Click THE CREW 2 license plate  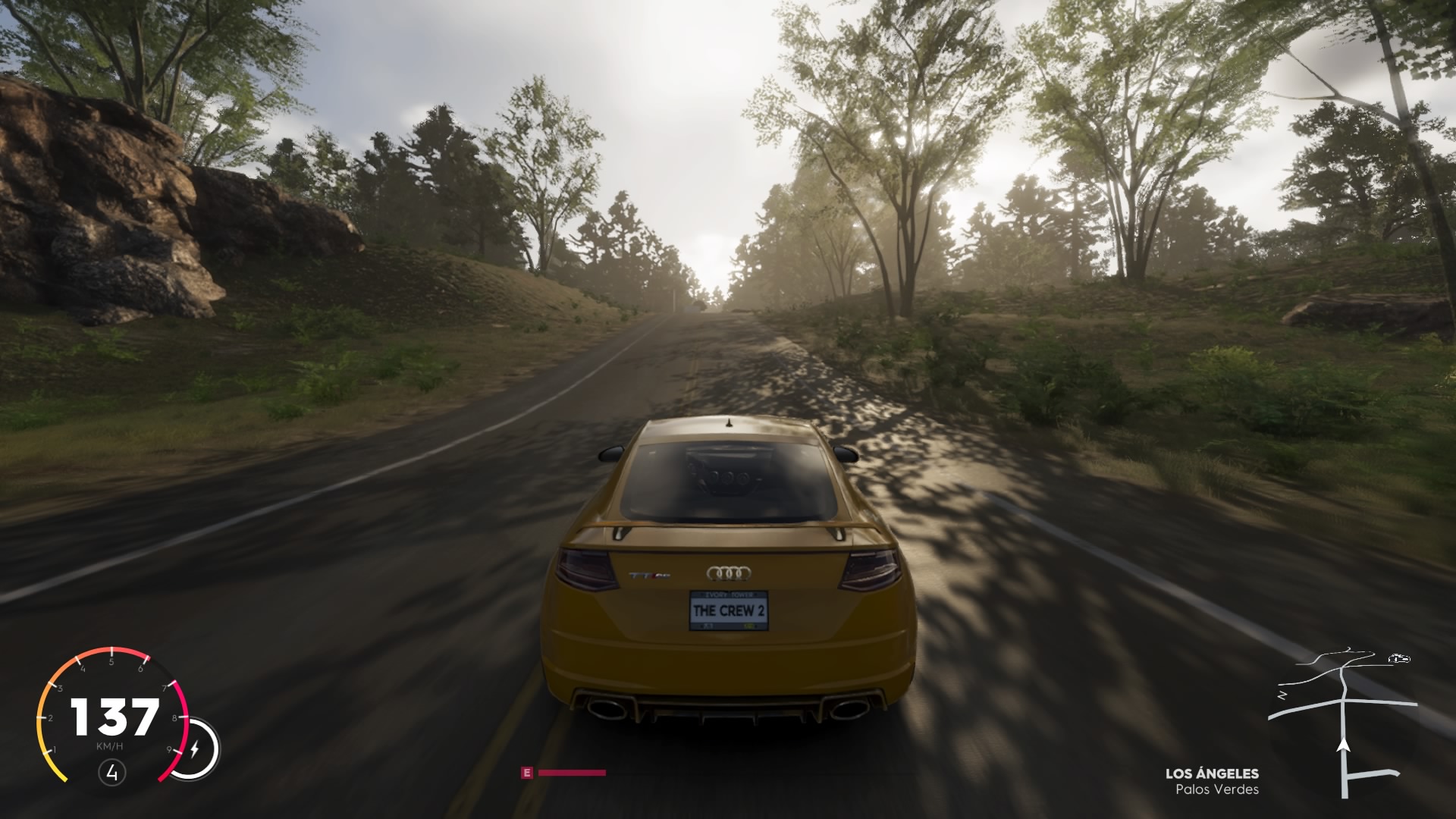(730, 609)
